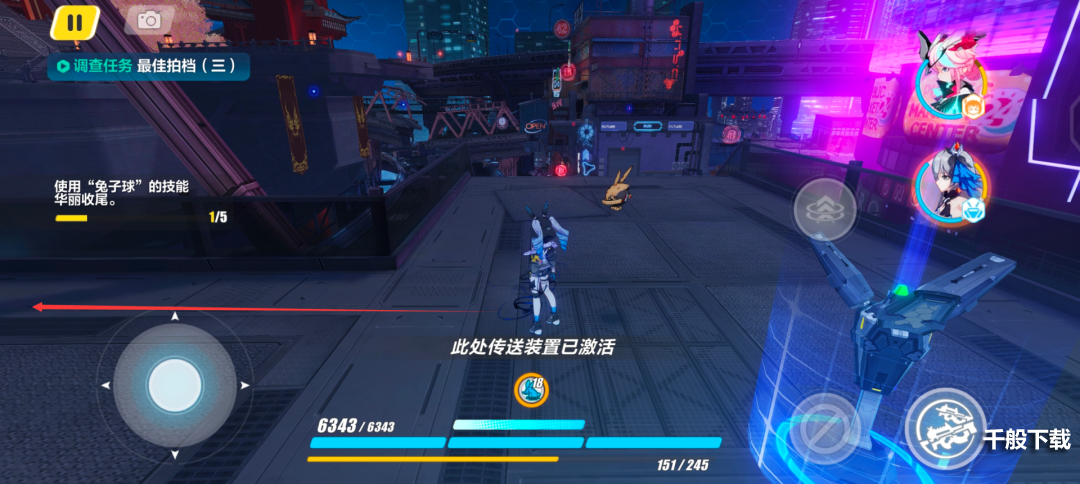Open the camera photo mode
The width and height of the screenshot is (1080, 484).
click(149, 20)
